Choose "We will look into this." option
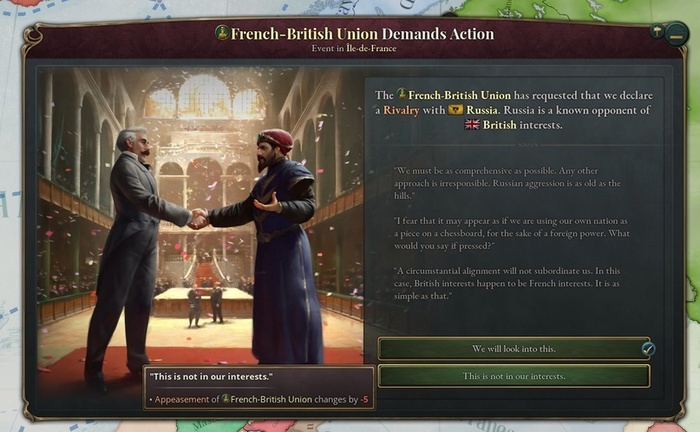Image resolution: width=700 pixels, height=432 pixels. click(513, 348)
